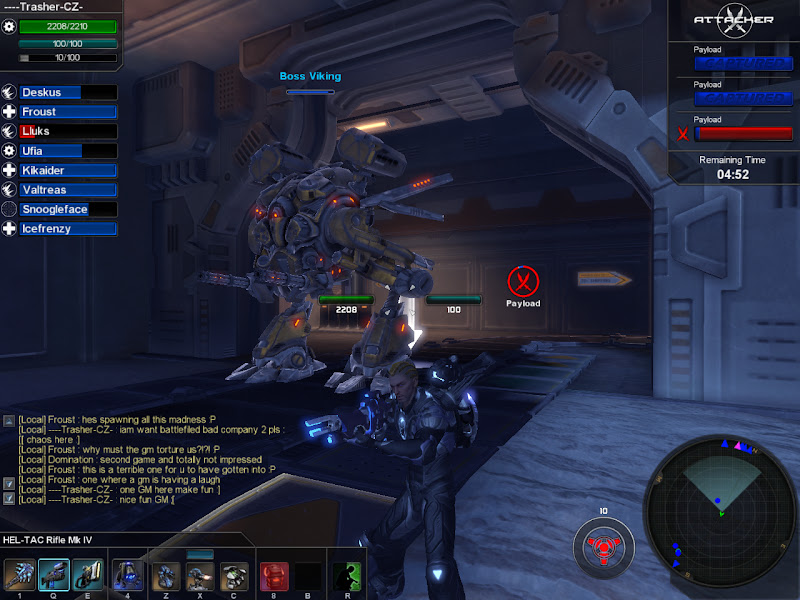Choose Lluks from the team roster
This screenshot has width=800, height=600.
pyautogui.click(x=60, y=131)
